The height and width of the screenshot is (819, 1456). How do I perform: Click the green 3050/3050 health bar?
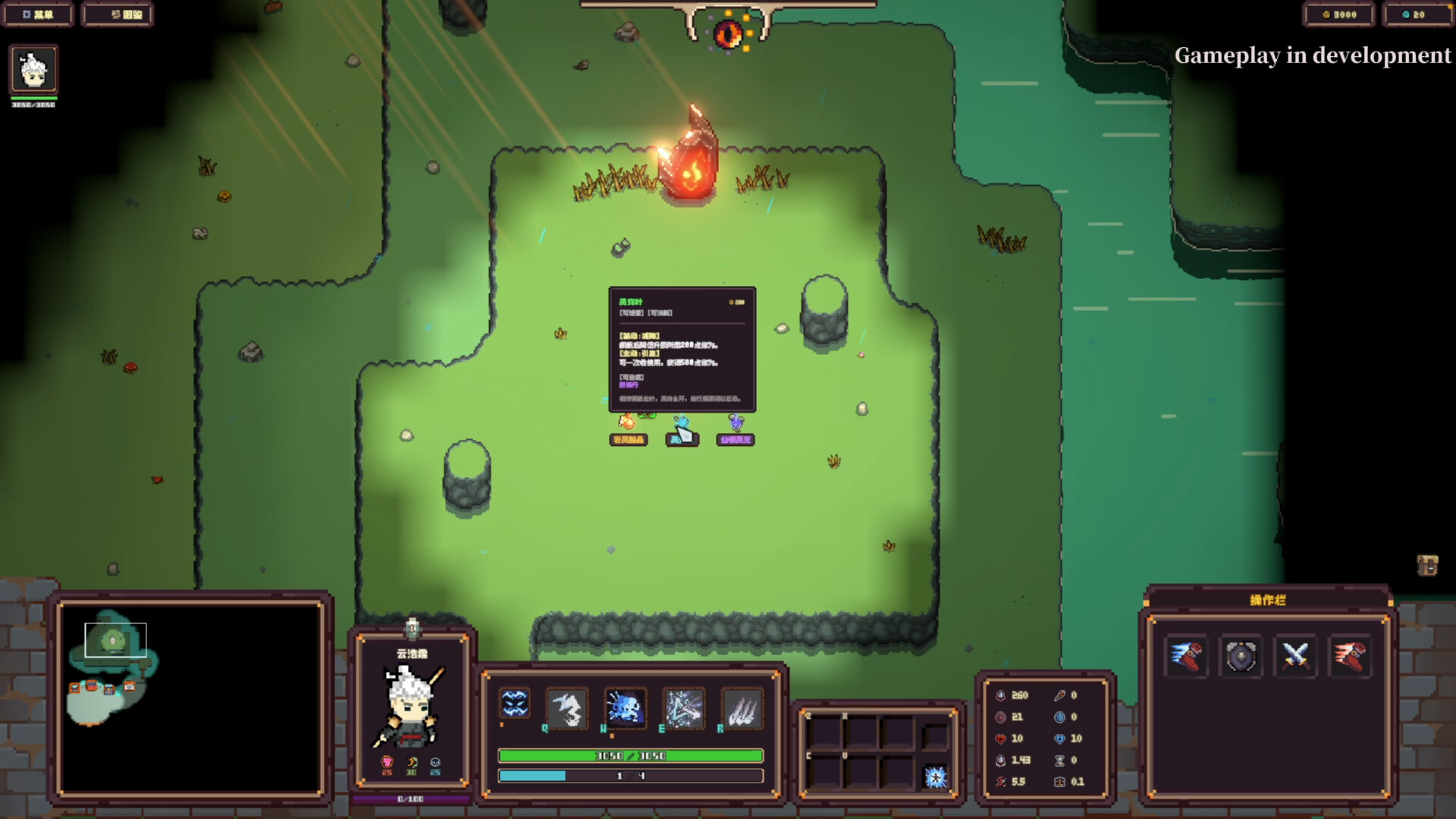click(629, 755)
